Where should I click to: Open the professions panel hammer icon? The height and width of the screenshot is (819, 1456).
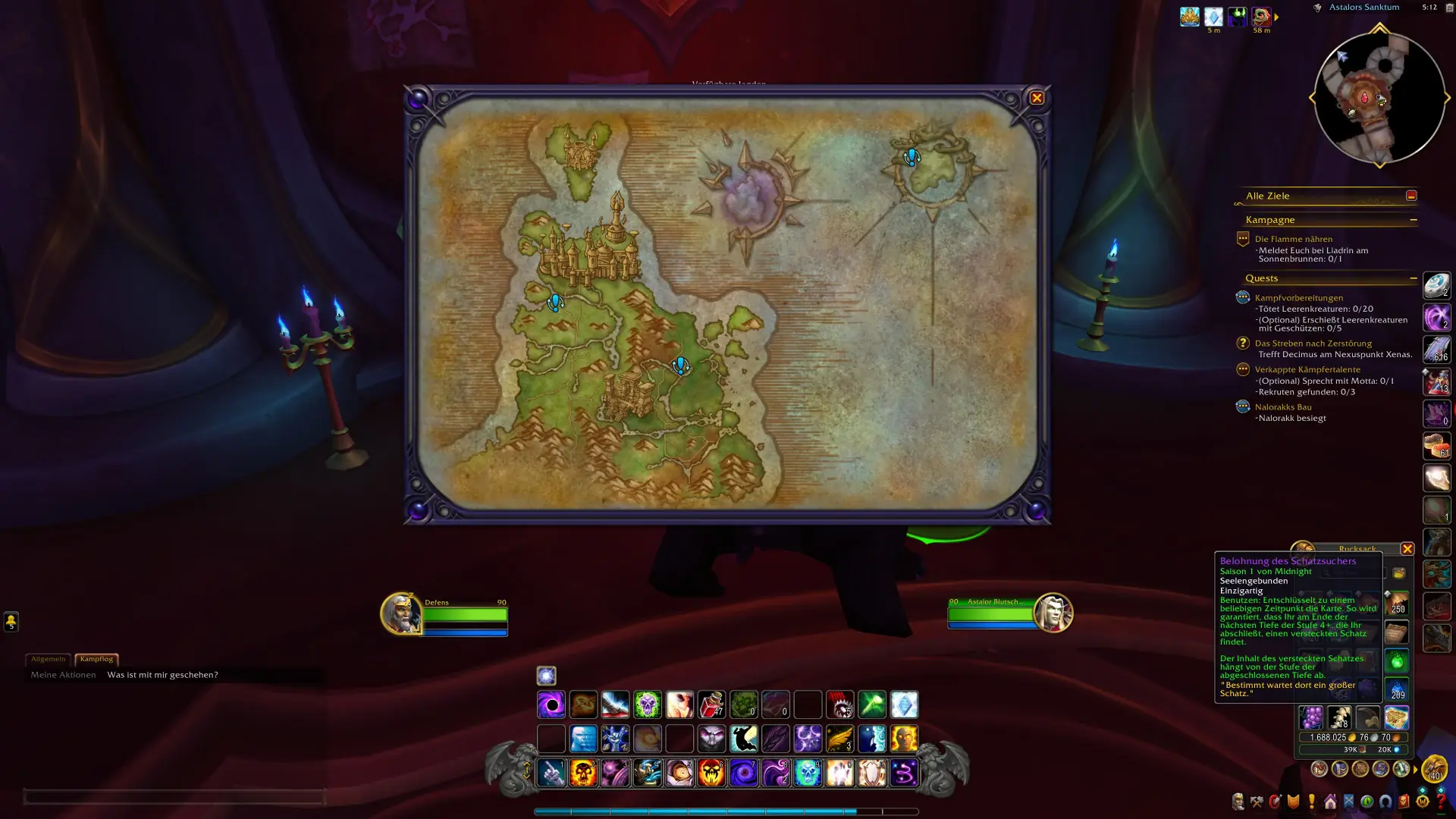pyautogui.click(x=1257, y=802)
